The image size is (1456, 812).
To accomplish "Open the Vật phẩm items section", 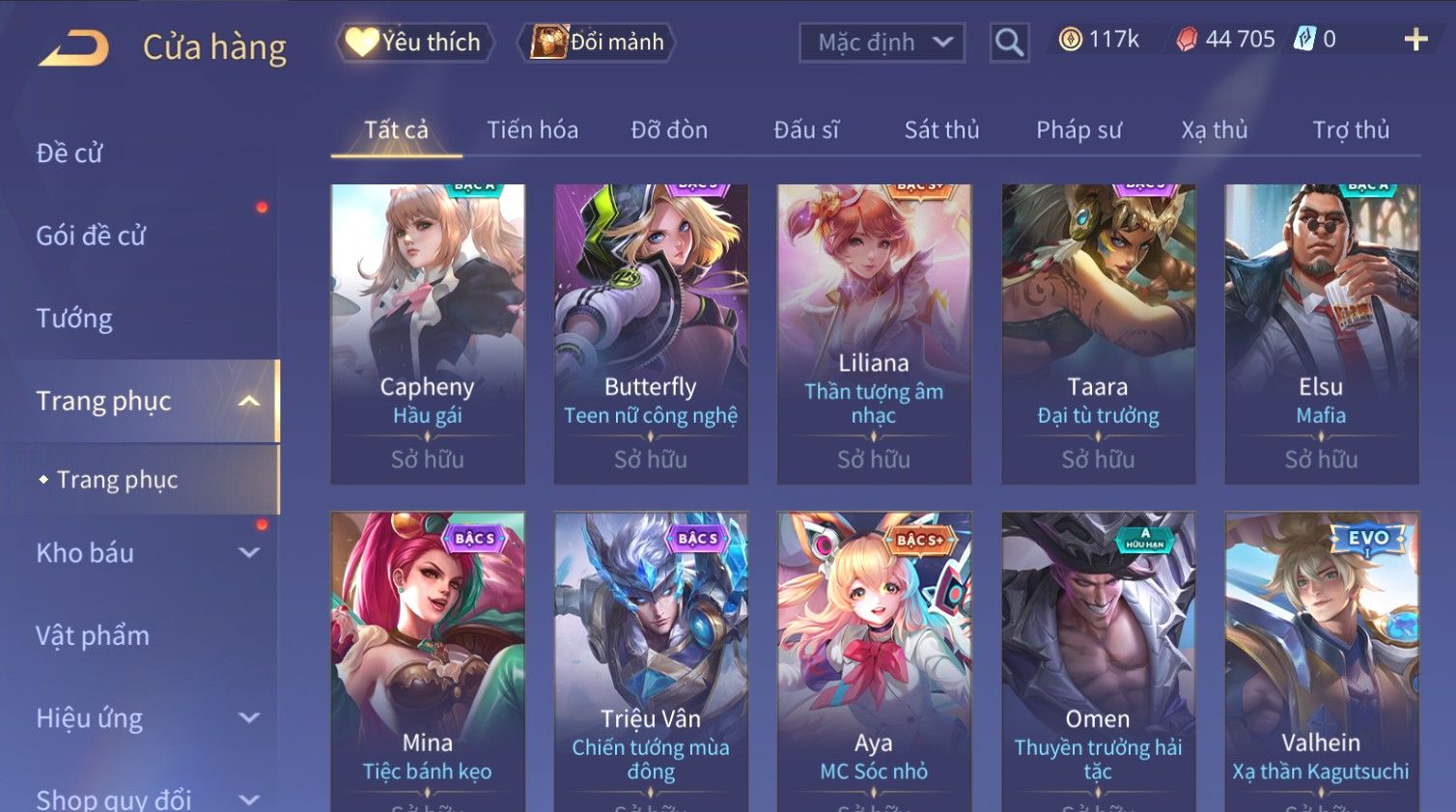I will 93,635.
